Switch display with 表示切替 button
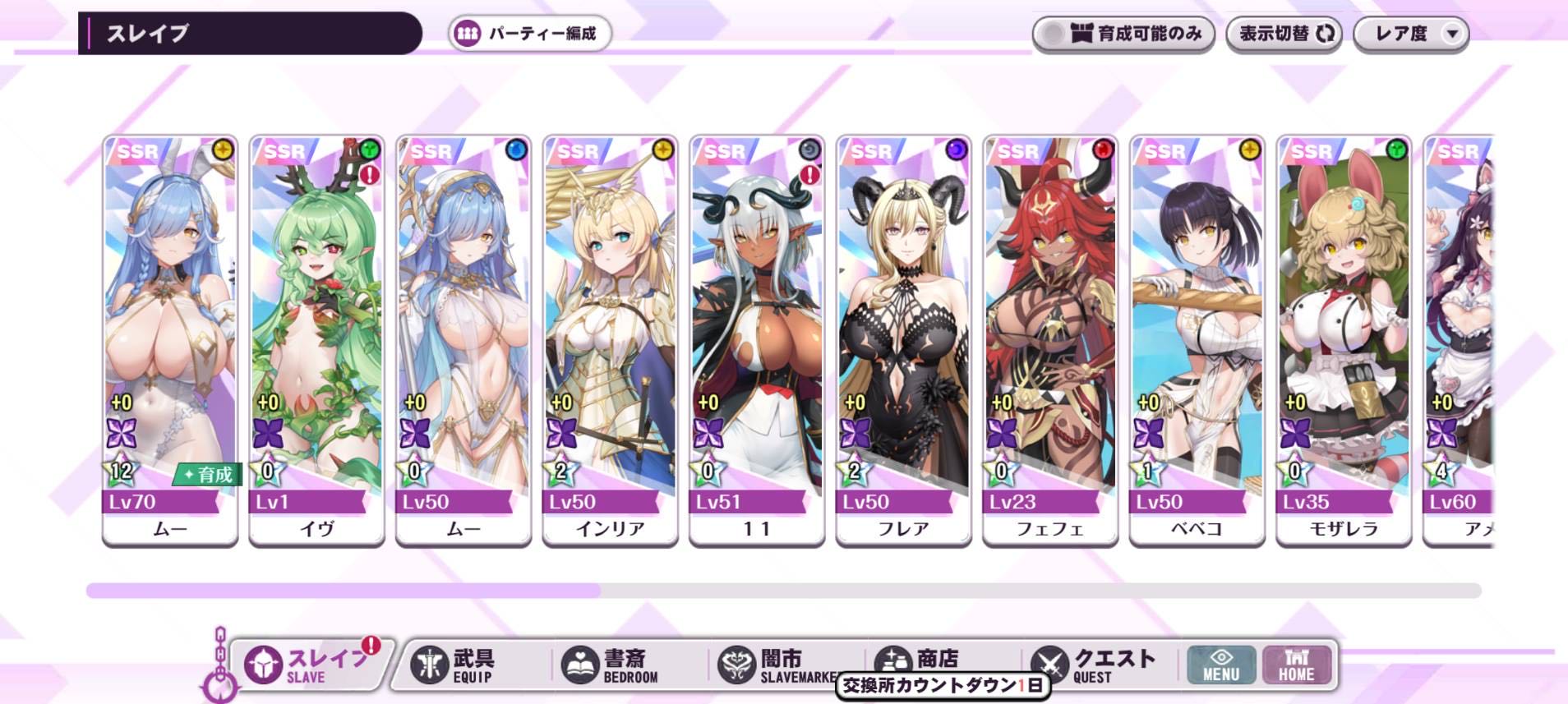The height and width of the screenshot is (704, 1568). pos(1284,34)
